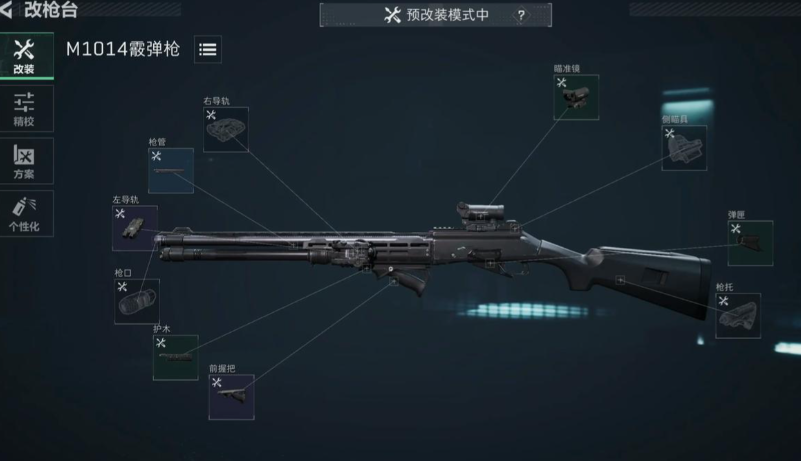Open the 枪口 muzzle attachment slot
The height and width of the screenshot is (461, 801).
coord(136,301)
